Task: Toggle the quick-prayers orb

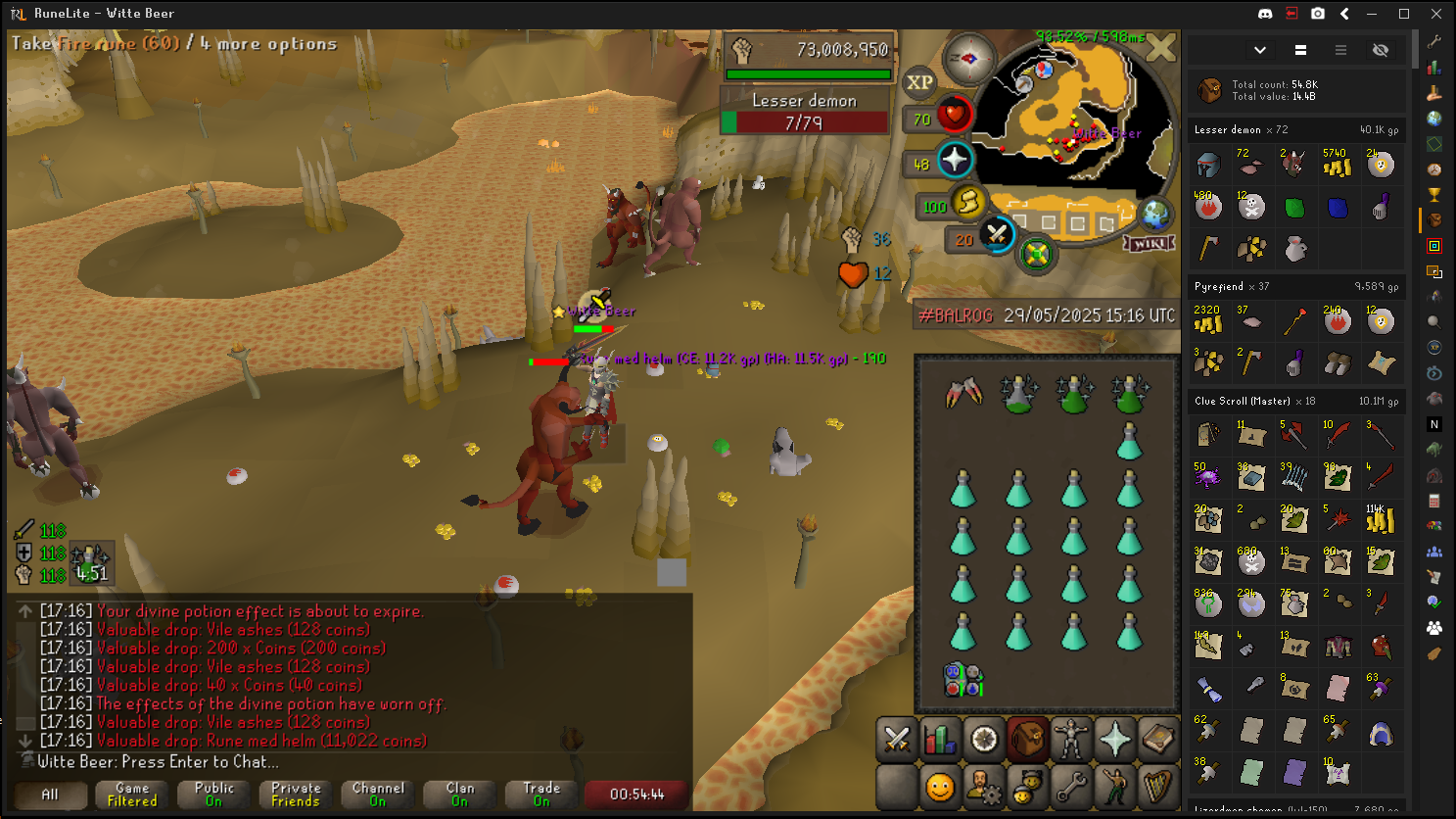Action: click(x=954, y=160)
